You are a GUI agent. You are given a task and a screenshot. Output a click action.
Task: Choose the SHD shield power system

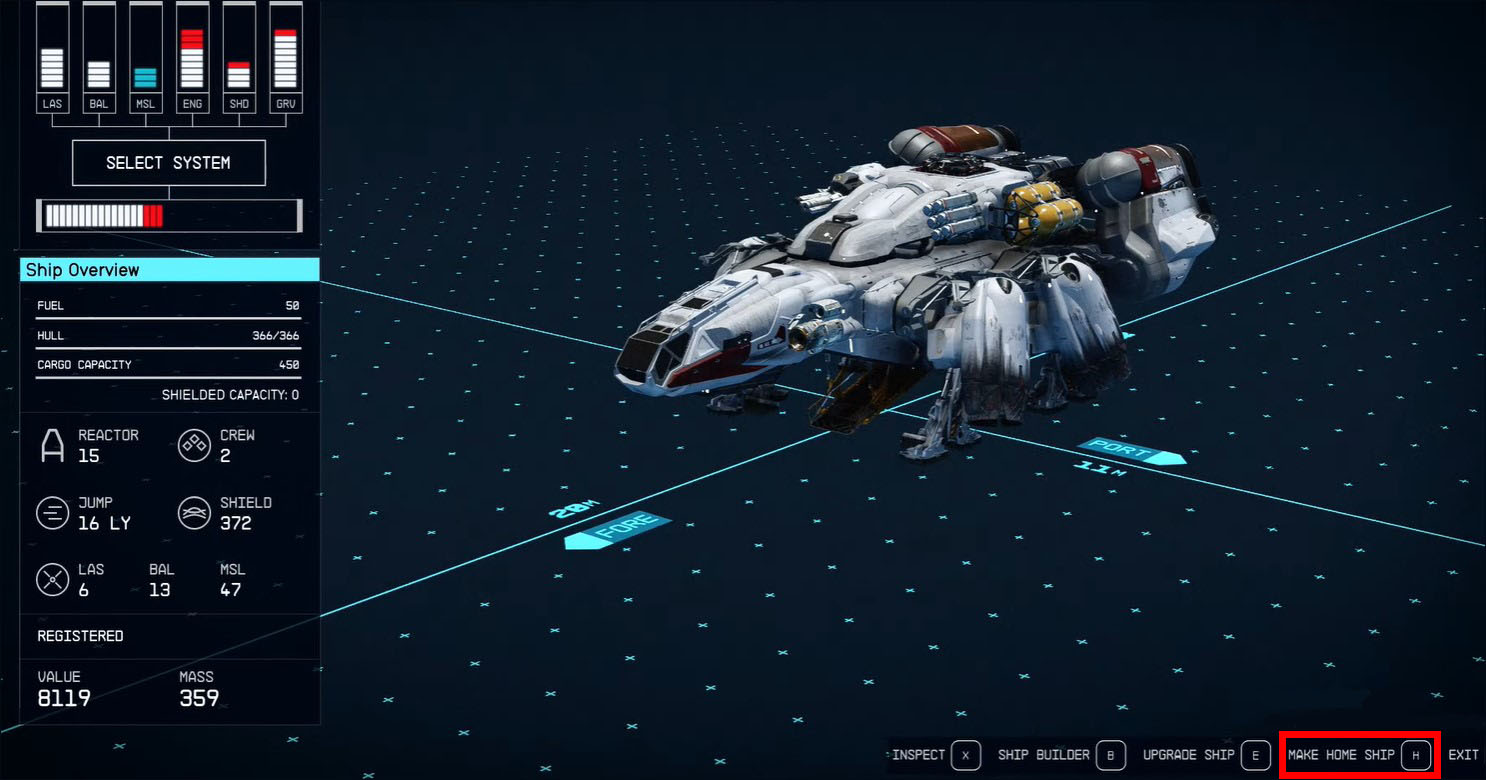[239, 58]
